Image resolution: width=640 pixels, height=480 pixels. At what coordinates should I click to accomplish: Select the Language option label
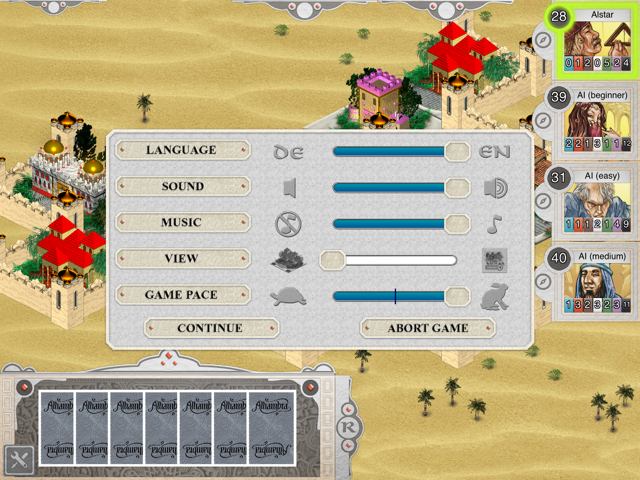point(181,150)
